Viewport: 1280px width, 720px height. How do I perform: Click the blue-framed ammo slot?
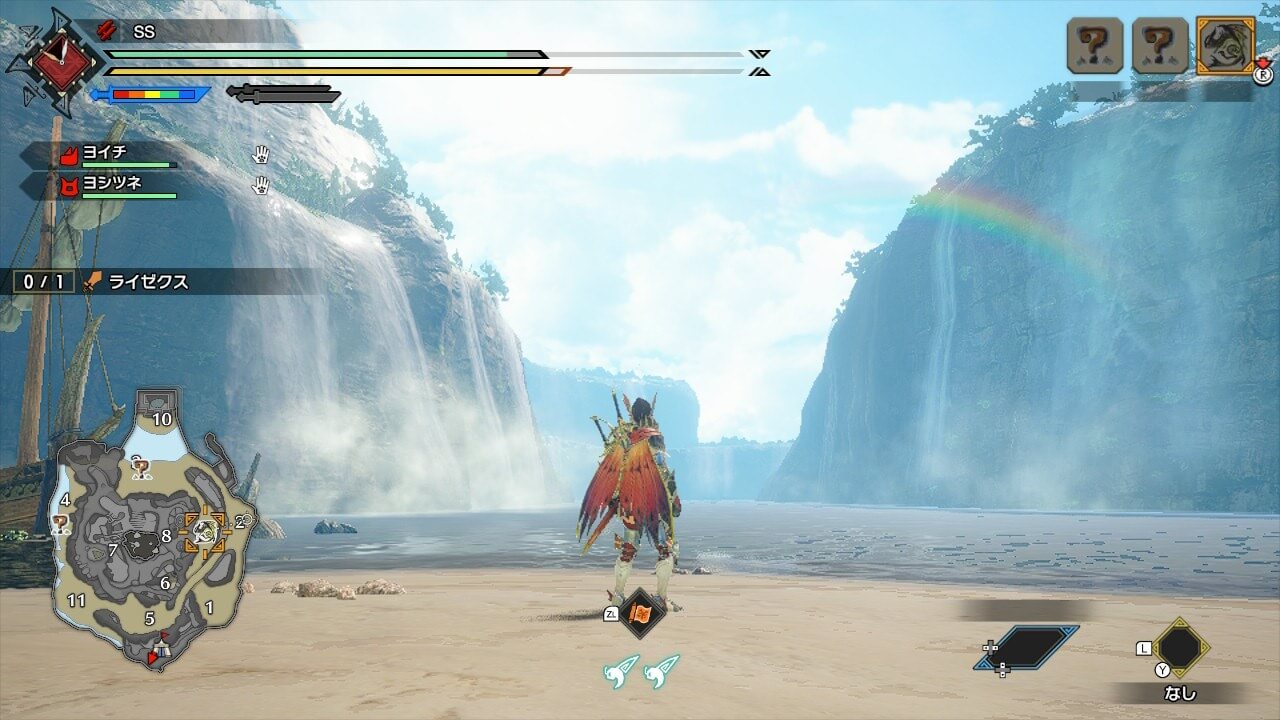tap(1027, 647)
